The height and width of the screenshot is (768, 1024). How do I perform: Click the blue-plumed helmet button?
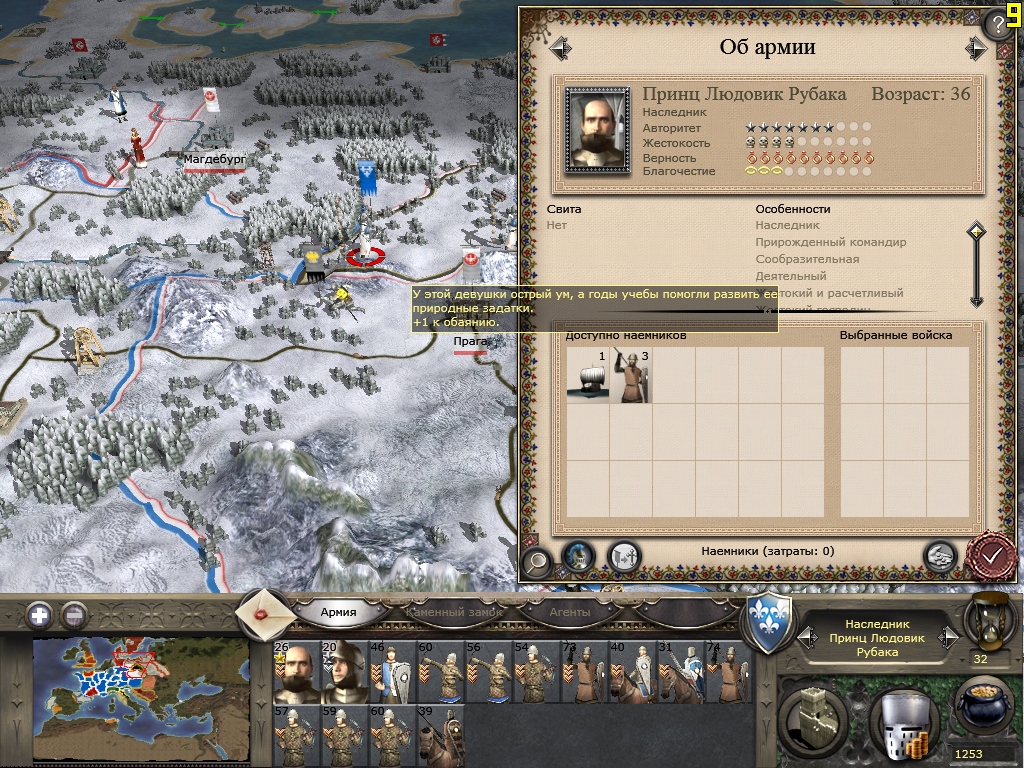[x=578, y=556]
